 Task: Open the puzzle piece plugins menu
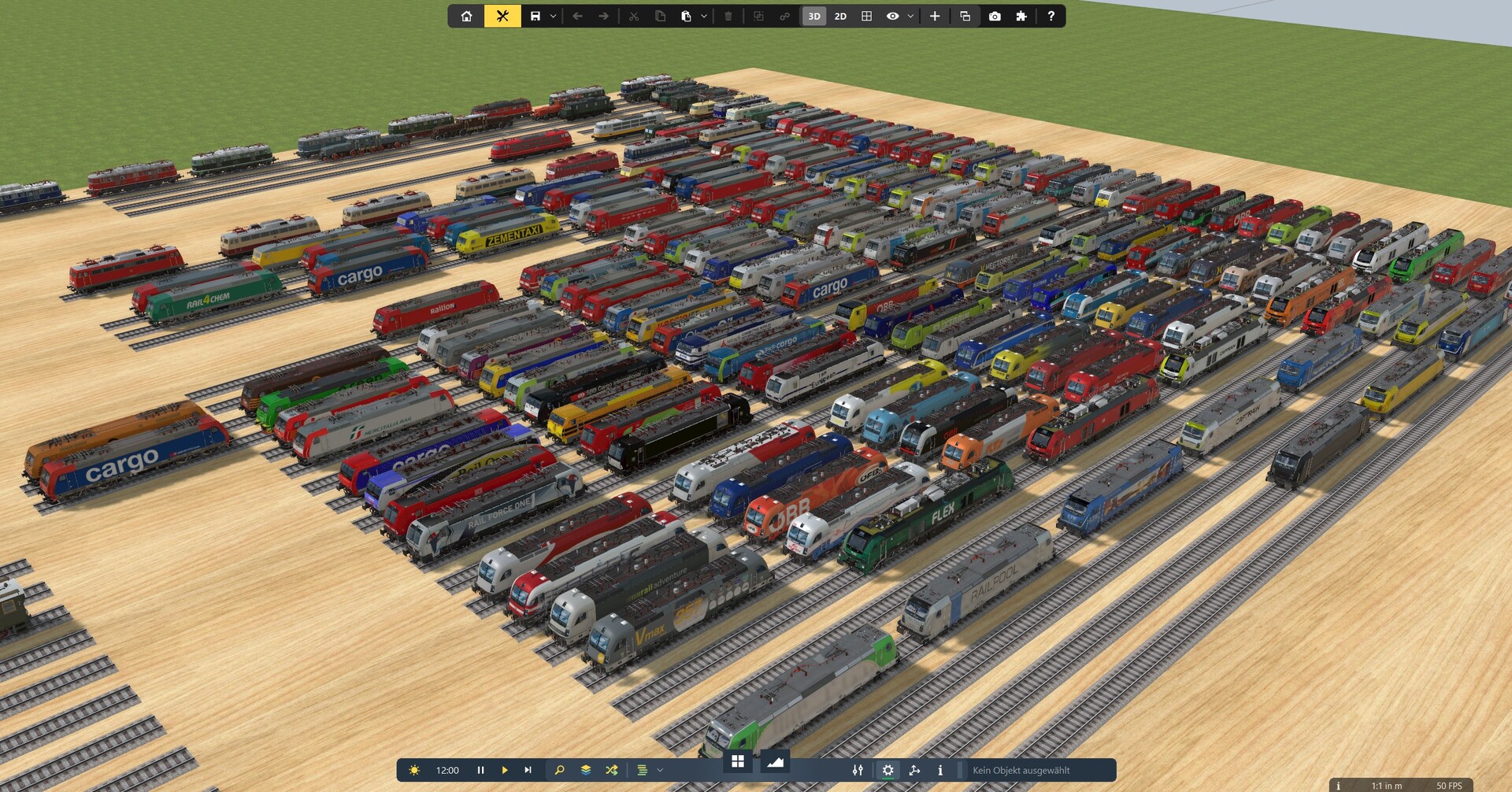1021,16
